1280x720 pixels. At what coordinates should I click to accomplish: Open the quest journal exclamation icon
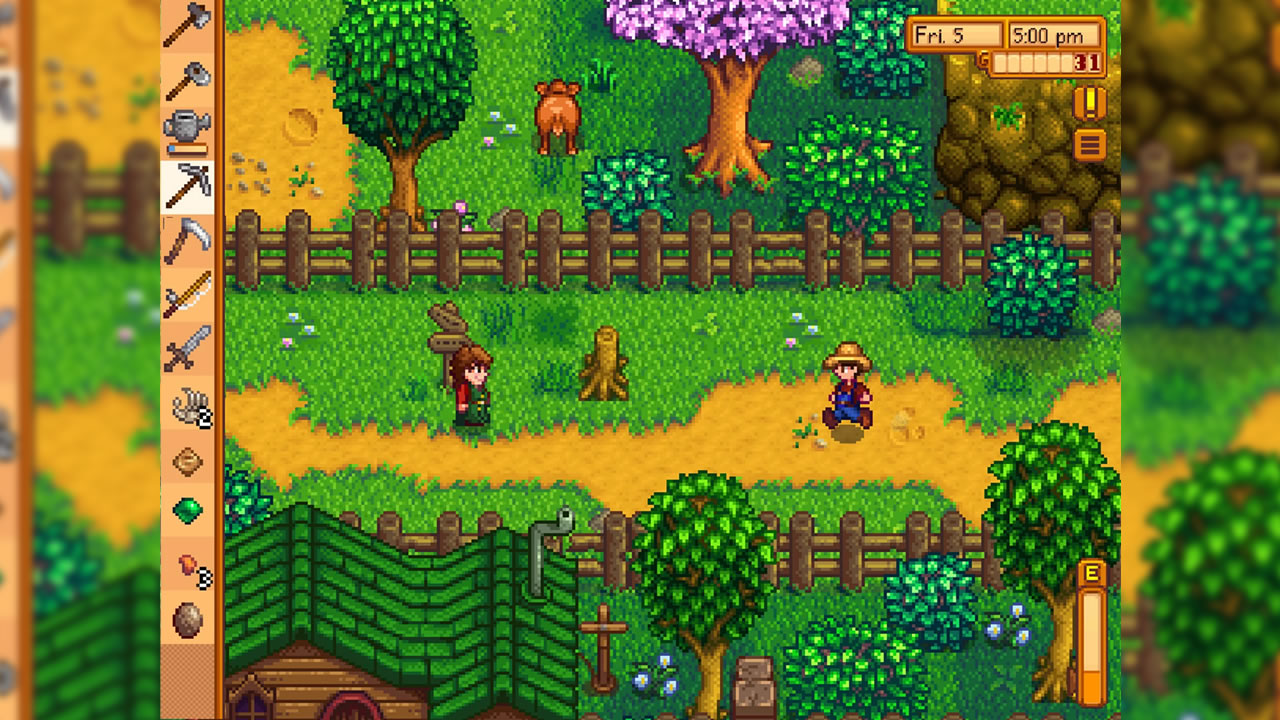pyautogui.click(x=1089, y=101)
